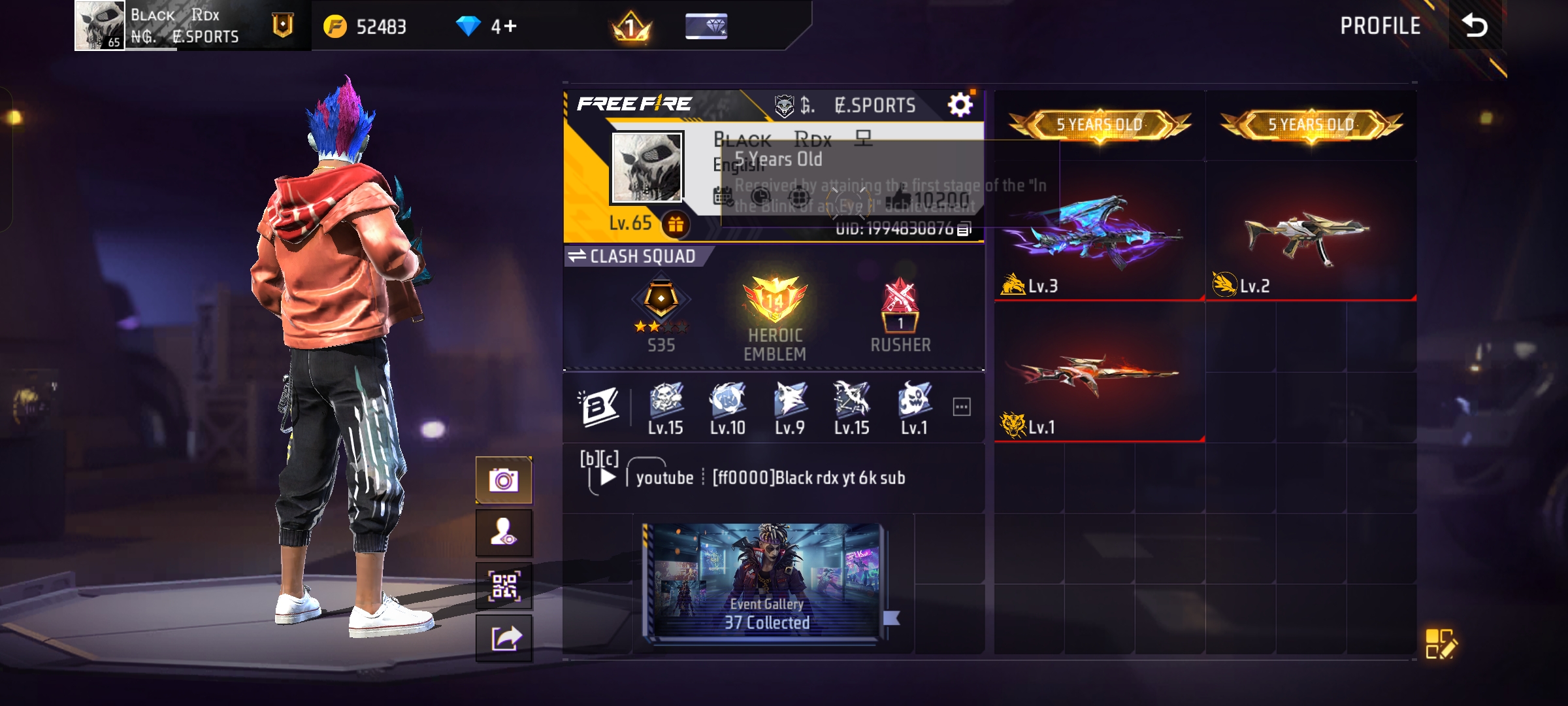The height and width of the screenshot is (706, 1568).
Task: Copy the UID with copy icon
Action: click(964, 229)
